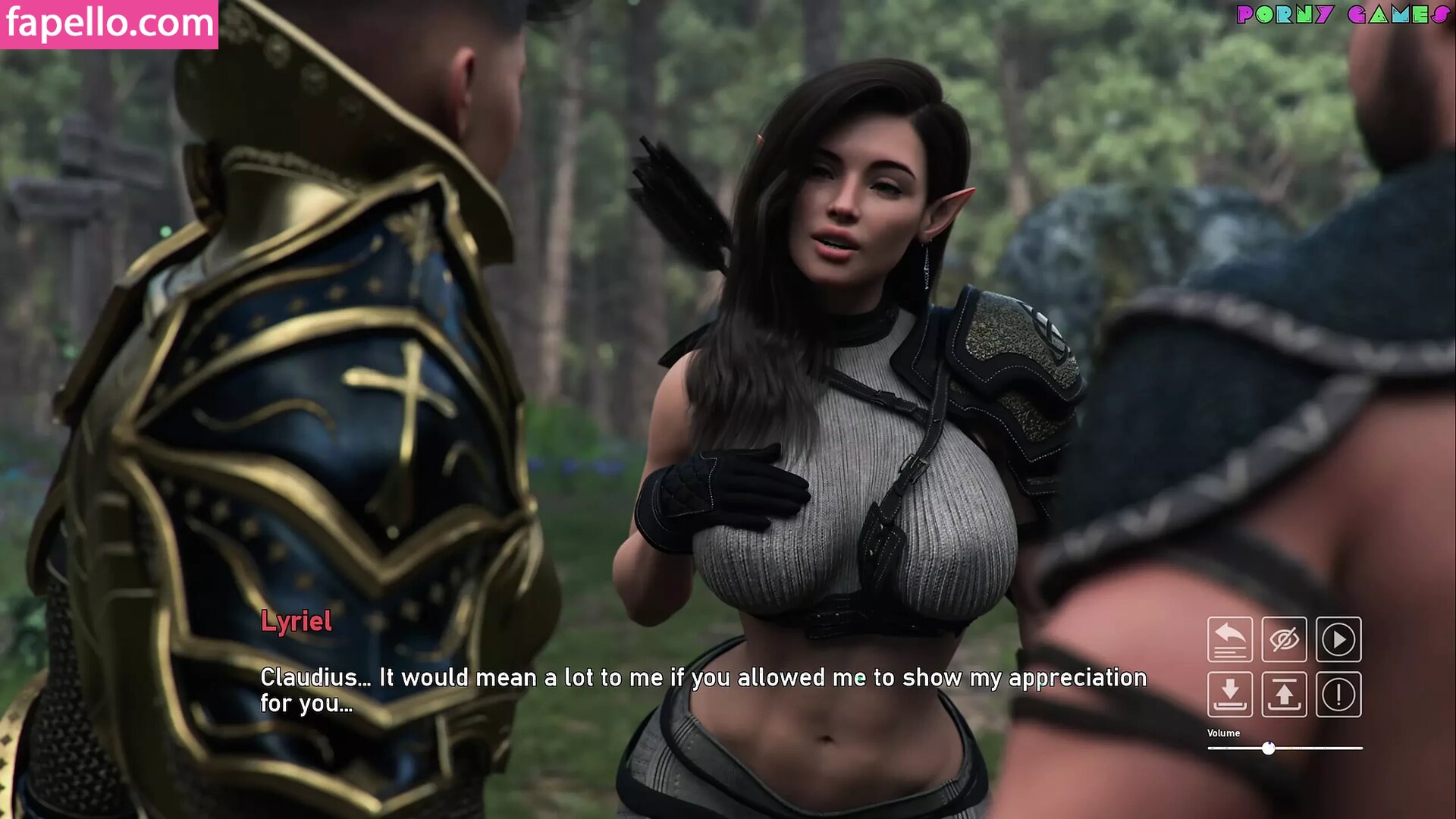Enable auto-play with the play button
Image resolution: width=1456 pixels, height=819 pixels.
coord(1338,639)
